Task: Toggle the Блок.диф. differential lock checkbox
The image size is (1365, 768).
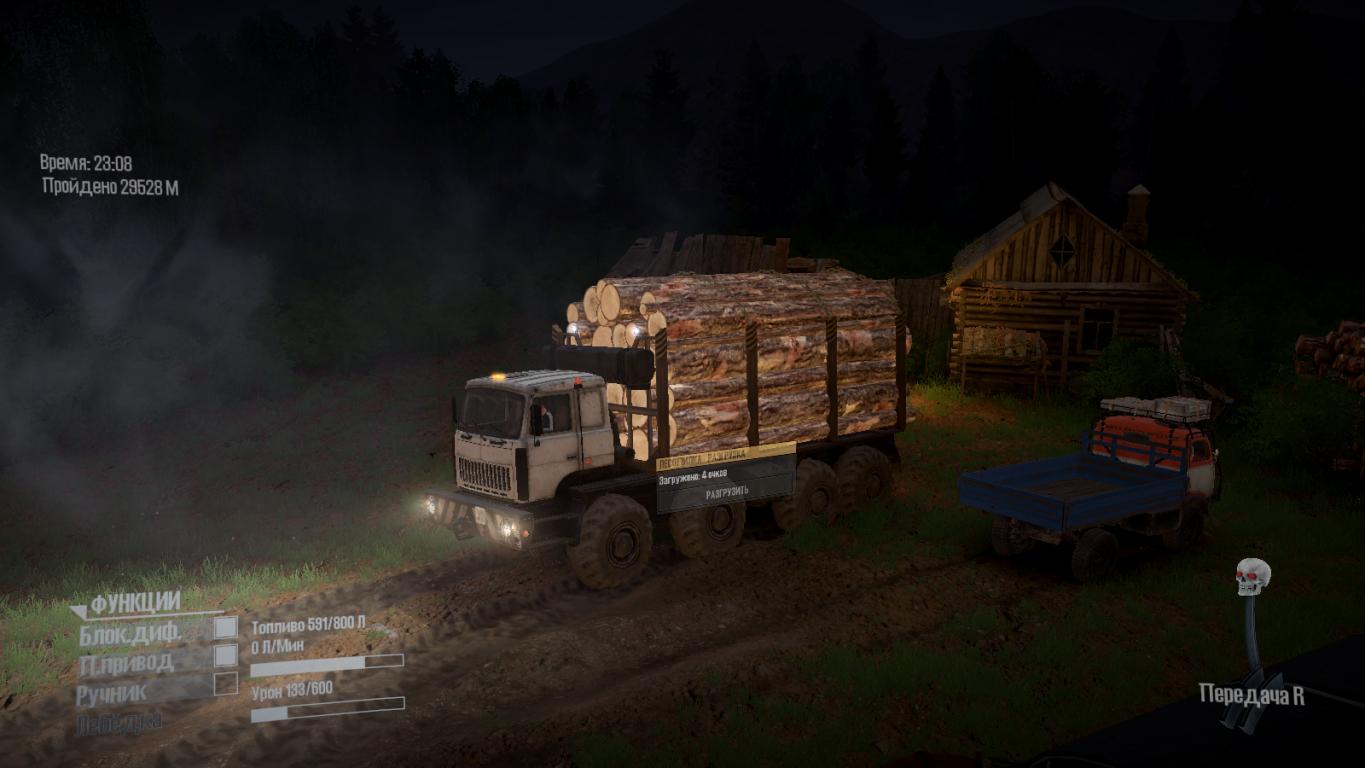Action: [226, 627]
